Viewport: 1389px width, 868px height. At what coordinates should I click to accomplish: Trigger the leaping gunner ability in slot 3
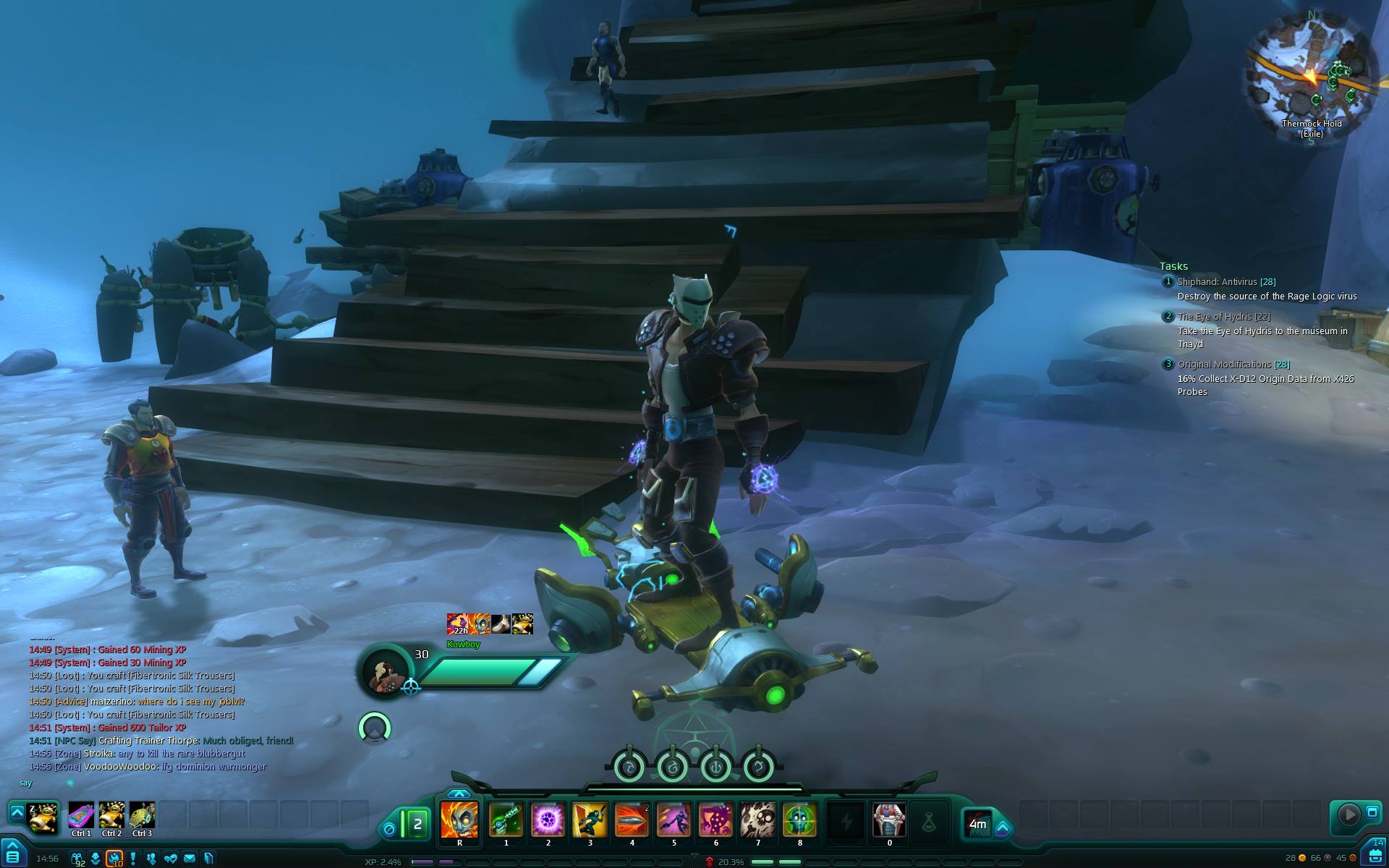[x=590, y=820]
